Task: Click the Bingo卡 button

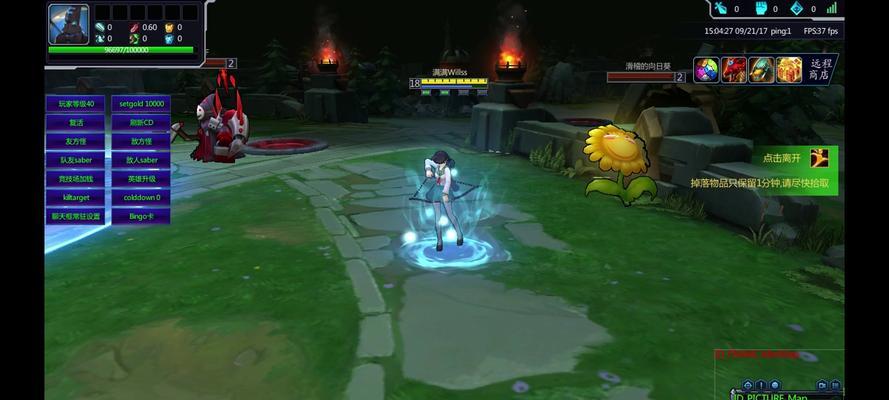Action: (141, 216)
